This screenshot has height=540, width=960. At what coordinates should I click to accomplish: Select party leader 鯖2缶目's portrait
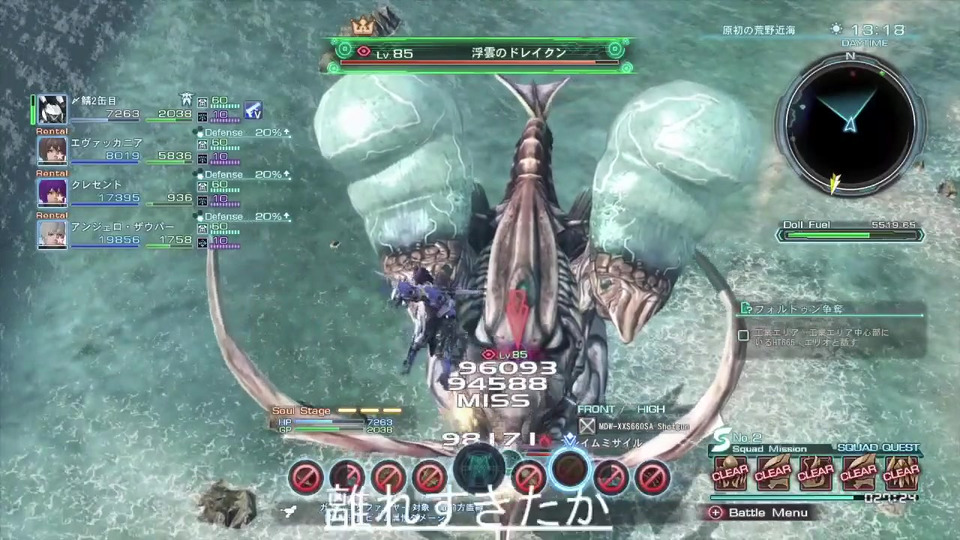pos(53,108)
